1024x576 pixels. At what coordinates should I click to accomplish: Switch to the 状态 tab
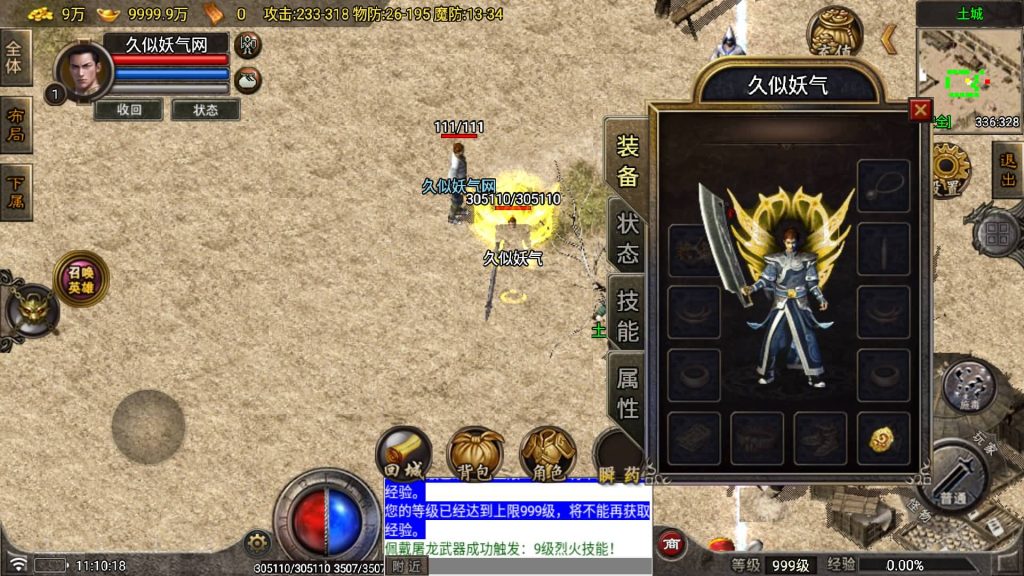pos(627,237)
